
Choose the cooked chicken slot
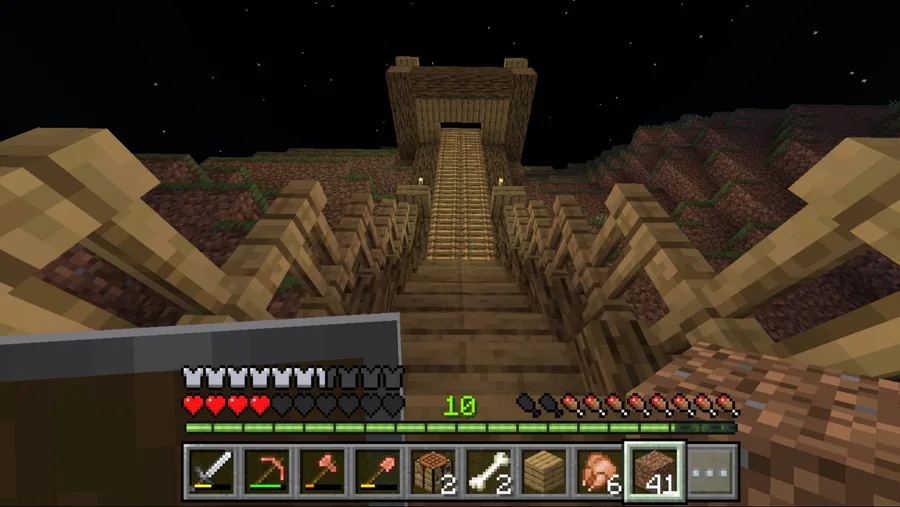pyautogui.click(x=599, y=471)
